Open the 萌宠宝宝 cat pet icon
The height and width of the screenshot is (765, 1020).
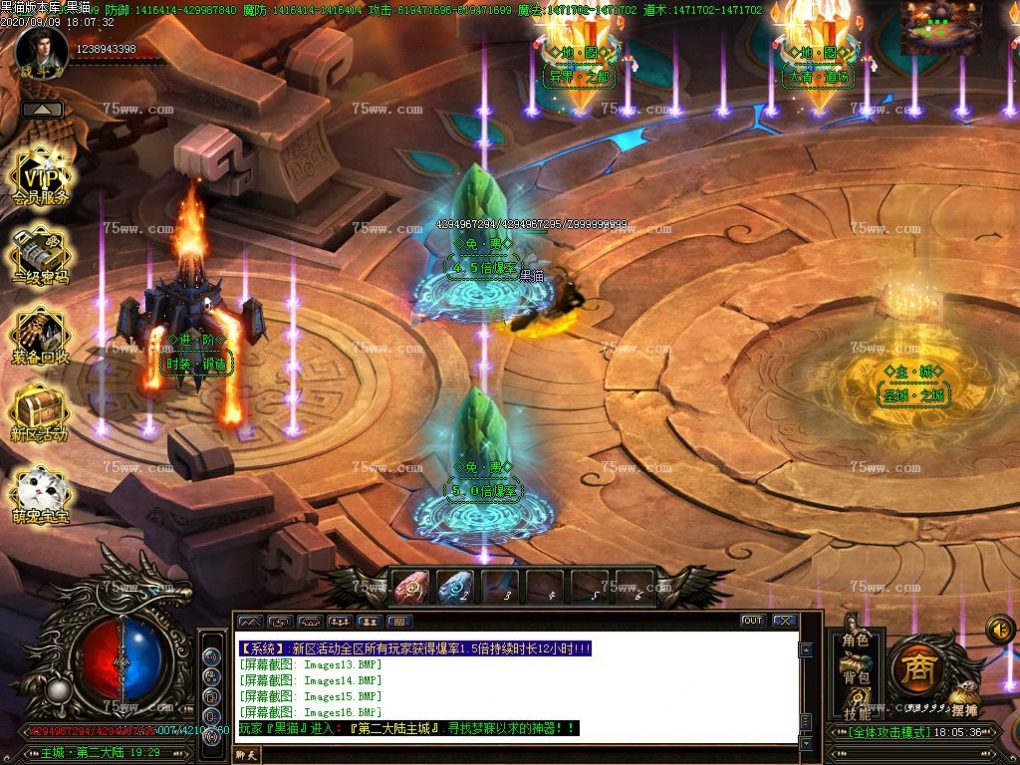pos(40,494)
